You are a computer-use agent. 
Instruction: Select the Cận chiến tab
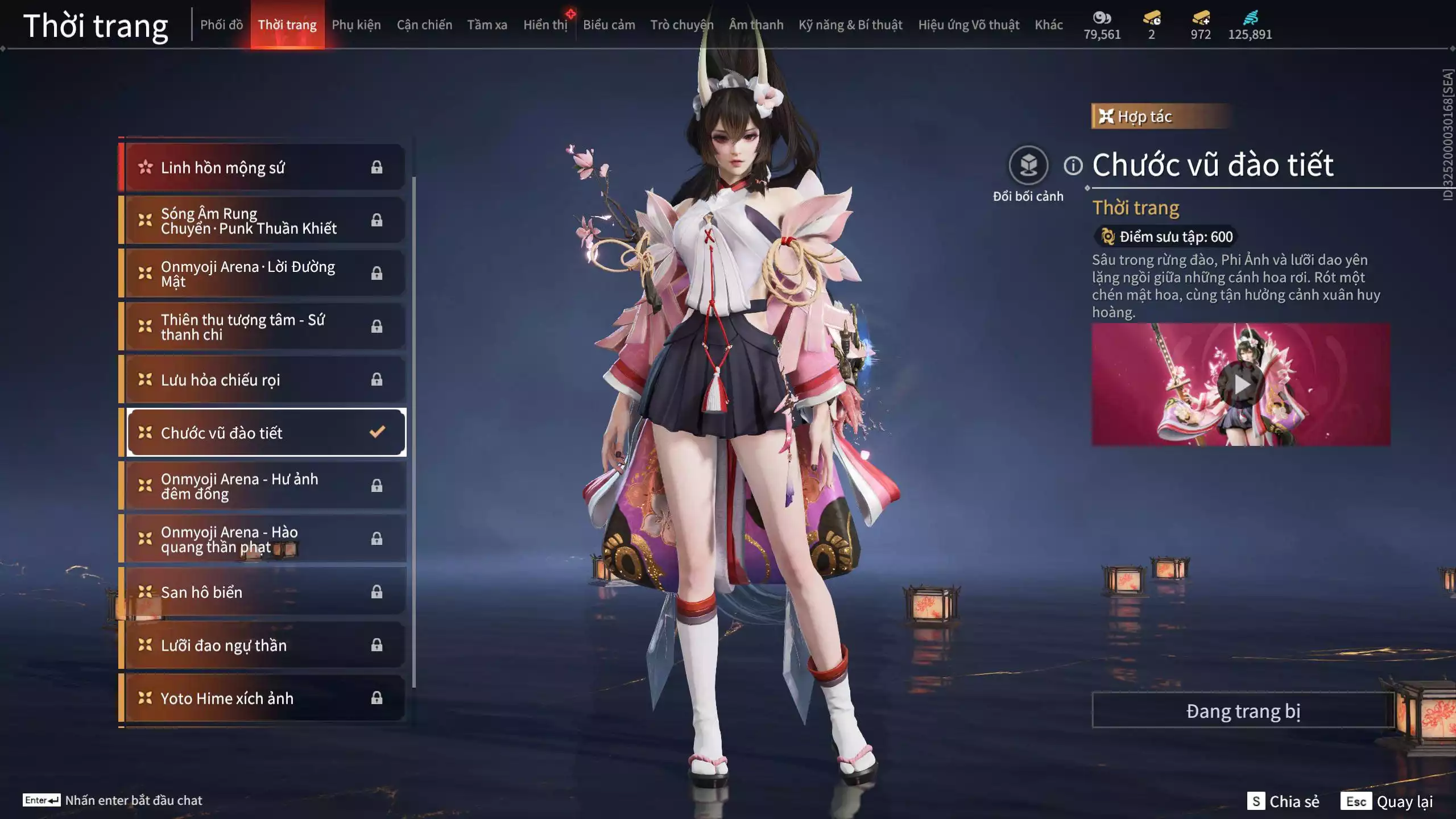point(424,25)
